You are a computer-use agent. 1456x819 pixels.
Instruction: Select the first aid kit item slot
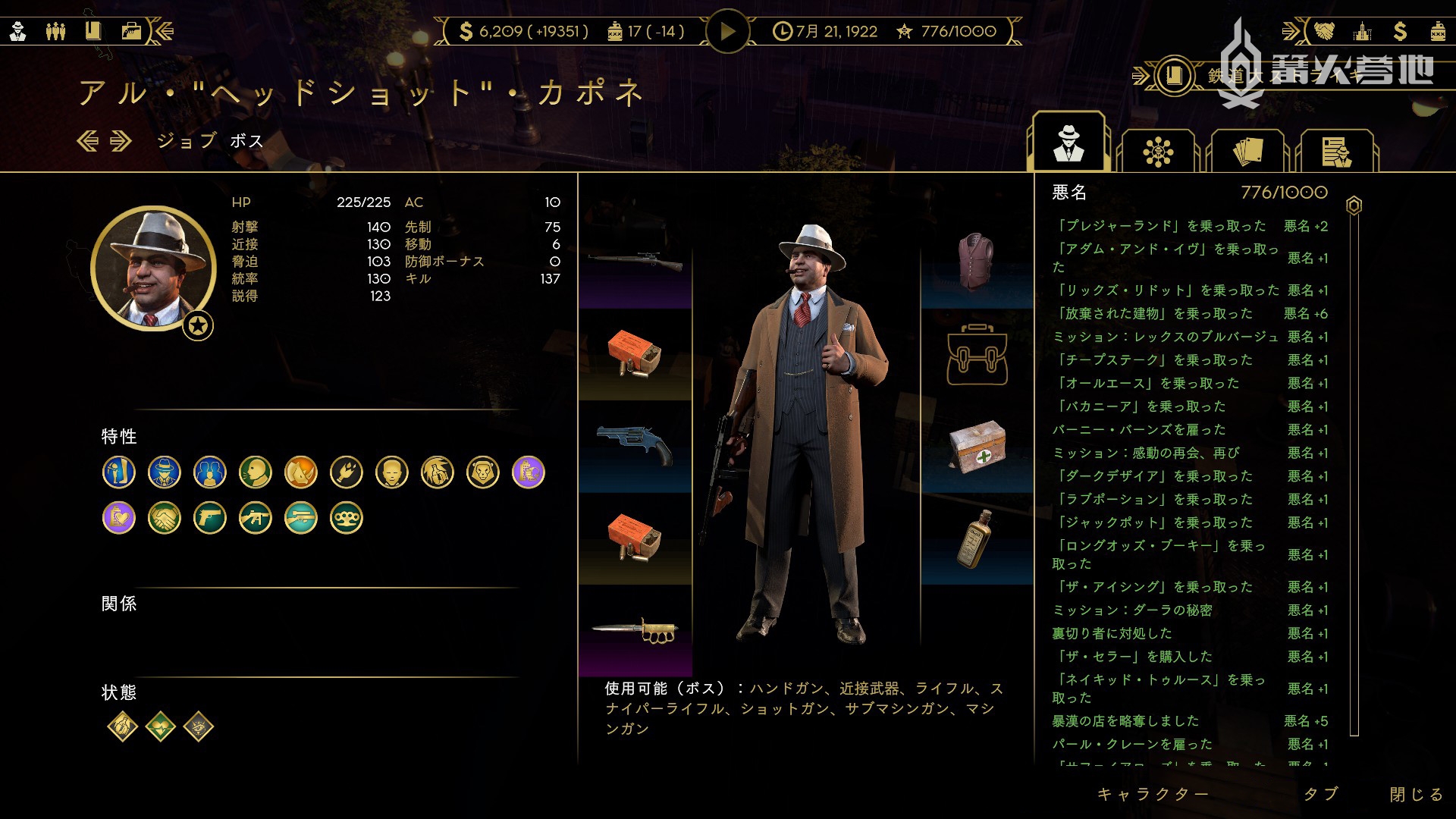(977, 446)
